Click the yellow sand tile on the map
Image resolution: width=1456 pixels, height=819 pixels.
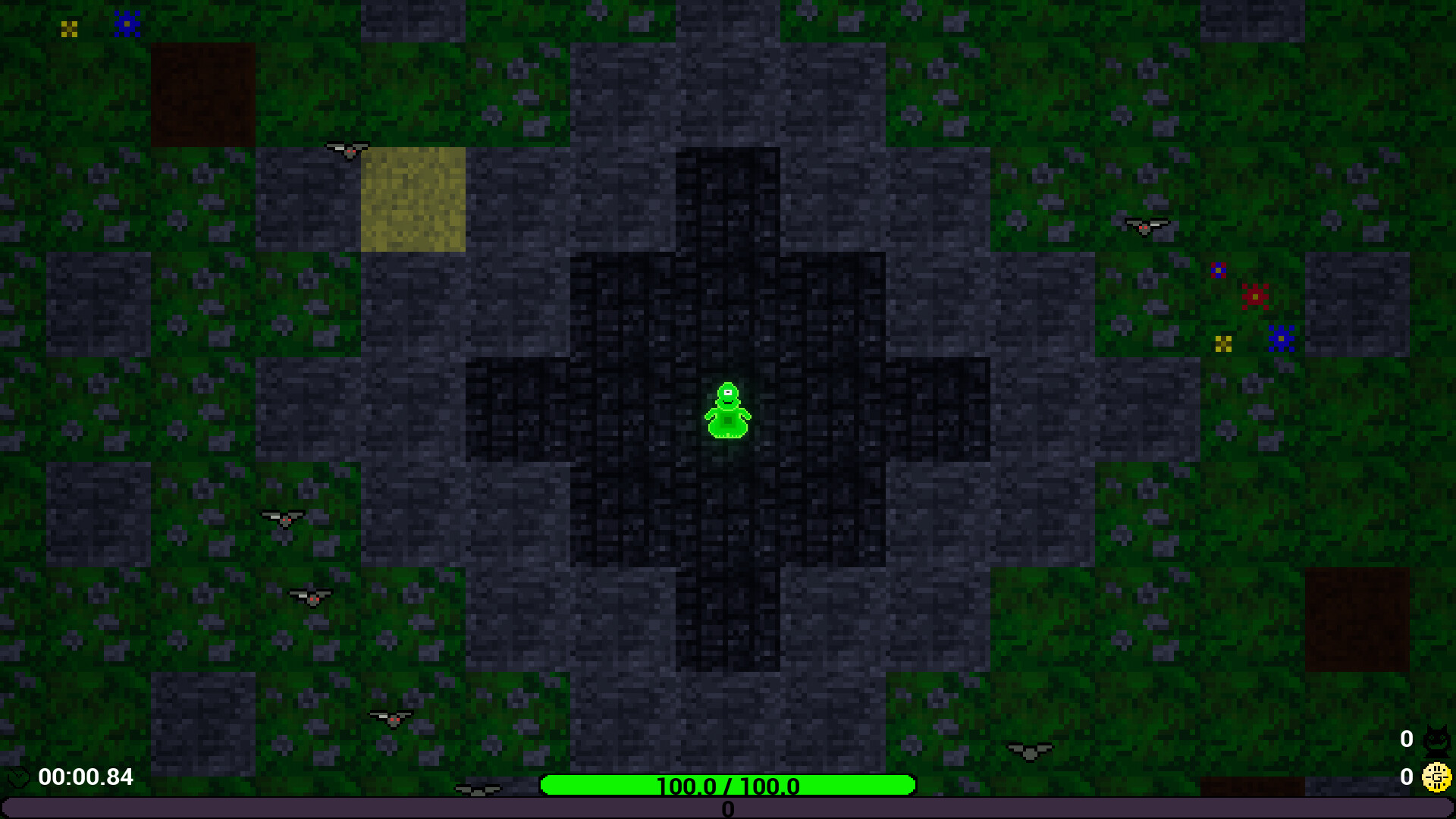tap(413, 199)
